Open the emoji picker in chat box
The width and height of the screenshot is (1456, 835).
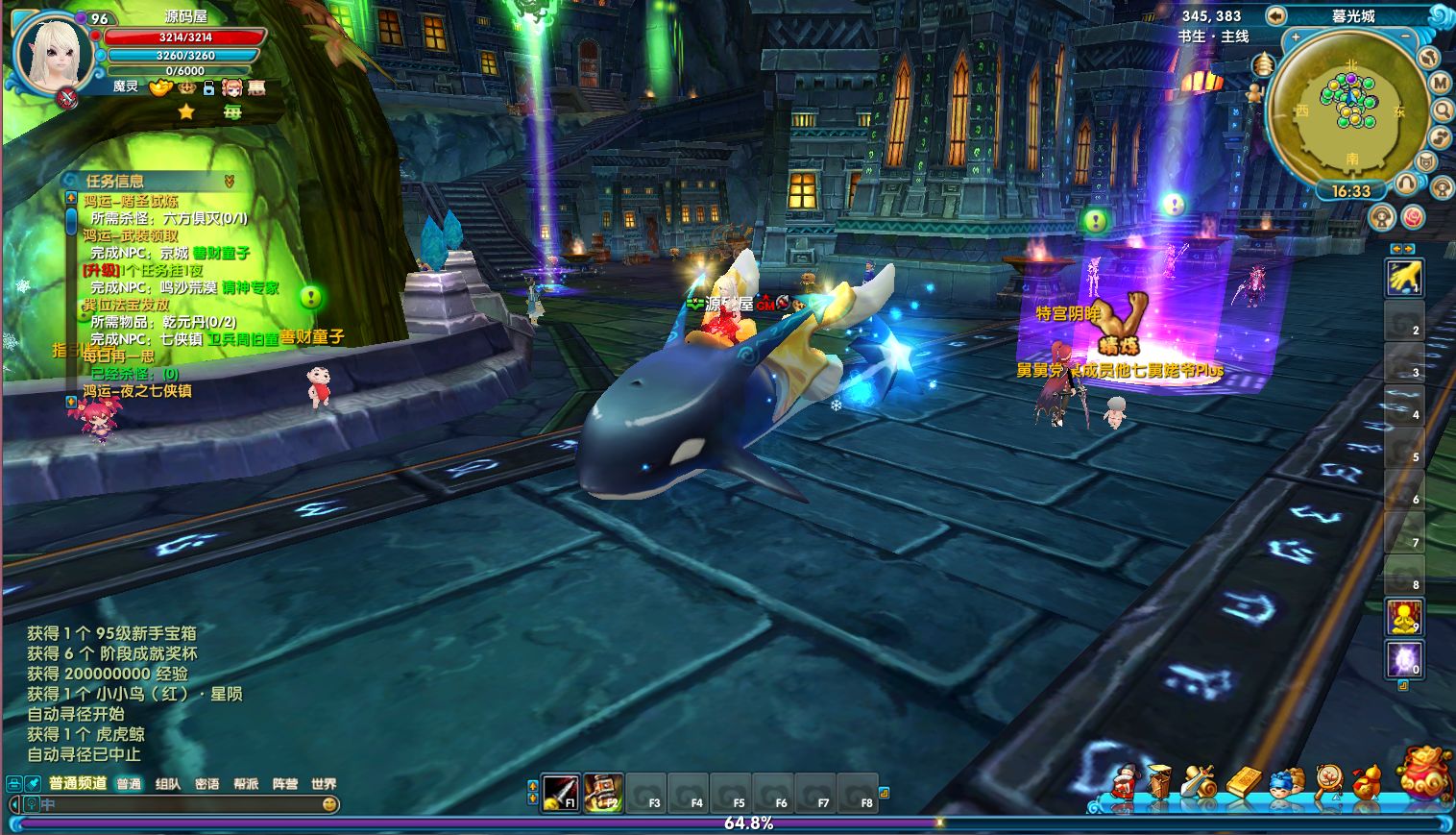(x=329, y=804)
